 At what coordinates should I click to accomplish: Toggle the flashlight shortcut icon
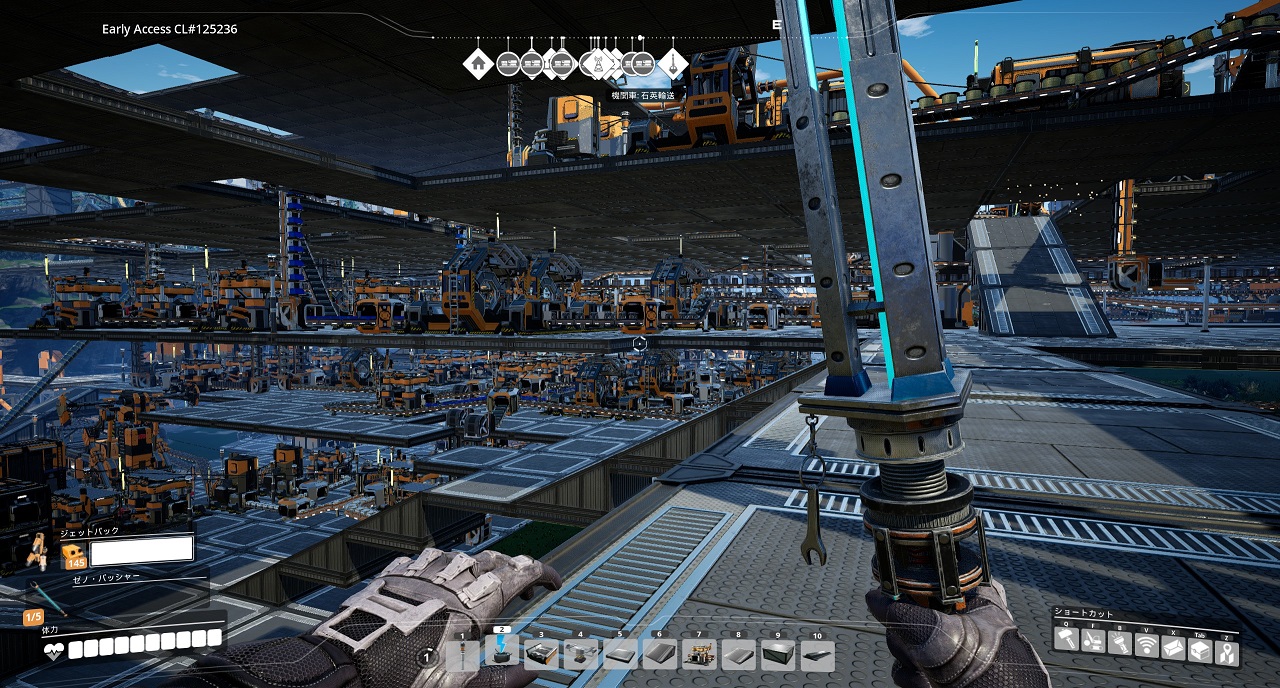[1121, 641]
